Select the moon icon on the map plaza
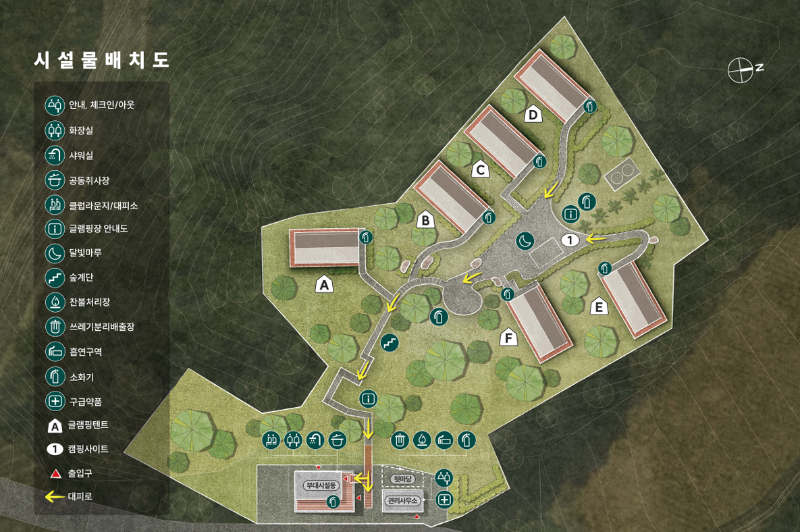Screen dimensions: 800x532 pyautogui.click(x=526, y=239)
